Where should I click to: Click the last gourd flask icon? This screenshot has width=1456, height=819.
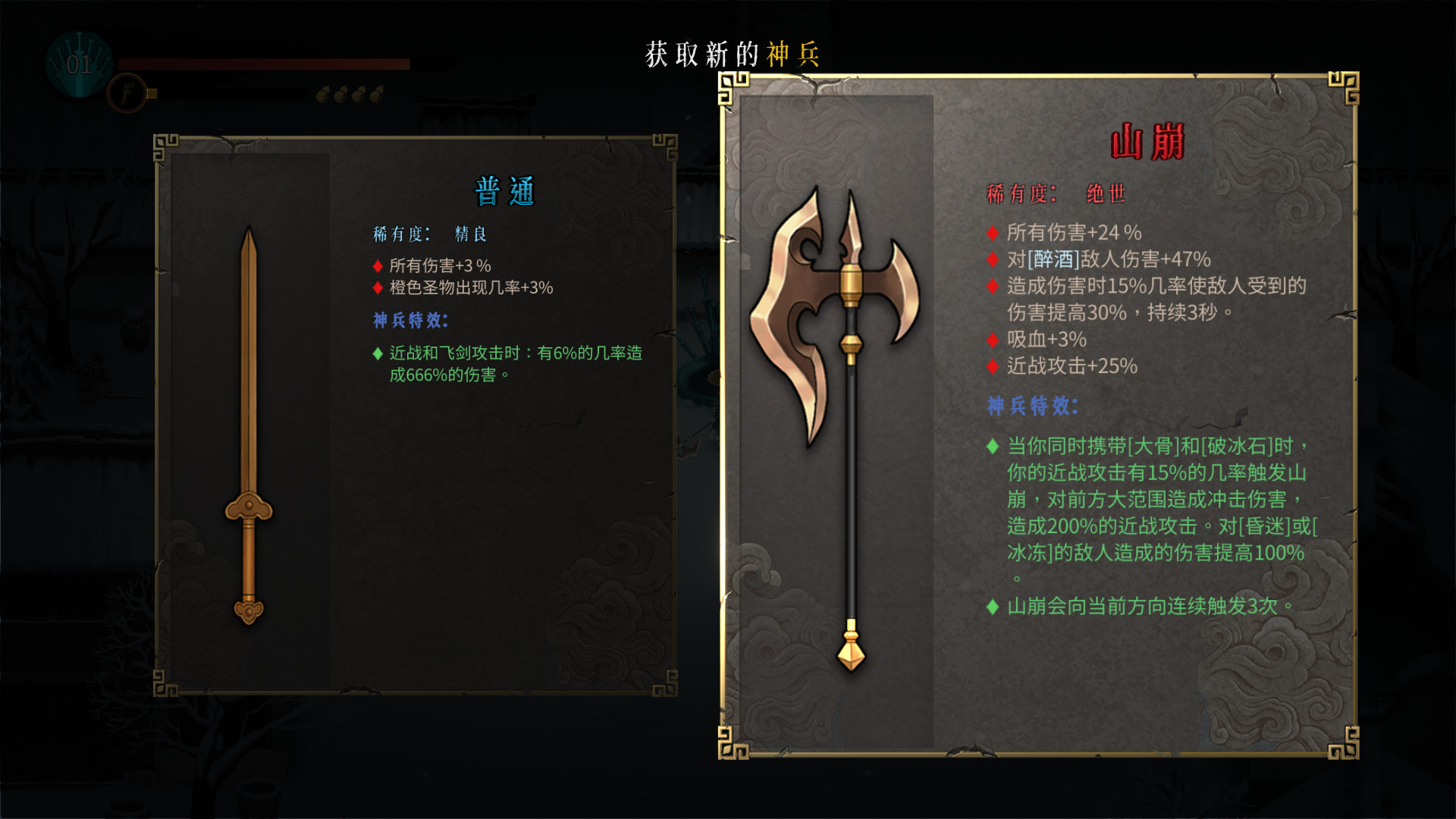pyautogui.click(x=375, y=93)
